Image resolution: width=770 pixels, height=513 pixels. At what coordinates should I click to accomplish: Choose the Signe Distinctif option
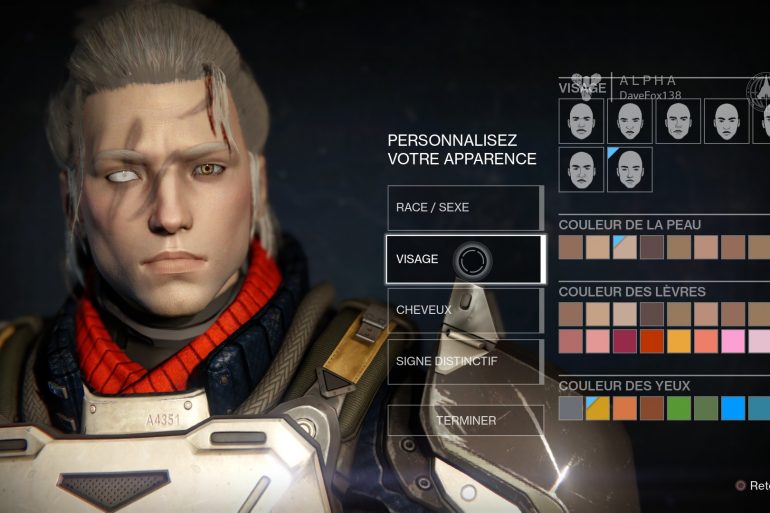464,361
